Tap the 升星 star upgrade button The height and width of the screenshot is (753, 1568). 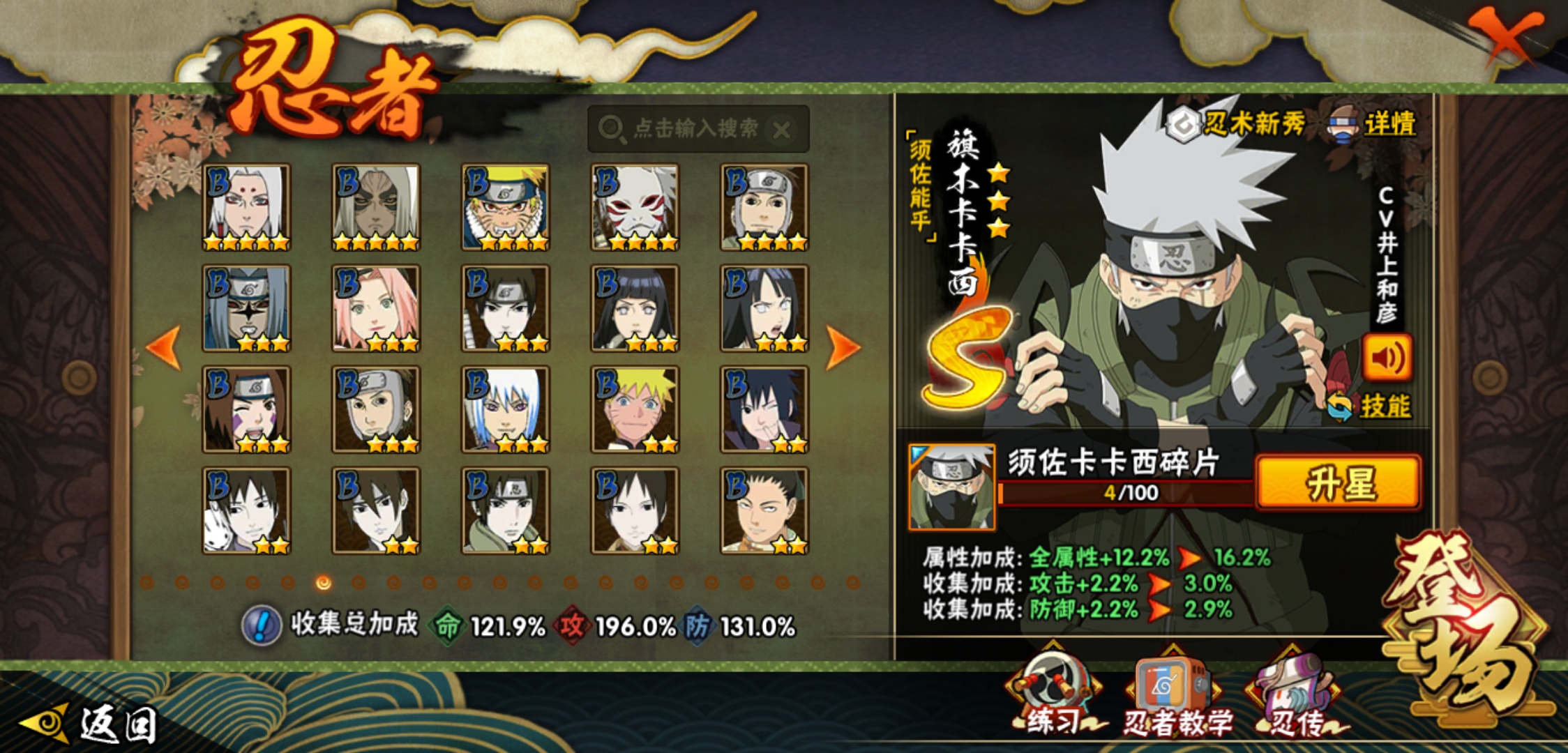[1338, 483]
